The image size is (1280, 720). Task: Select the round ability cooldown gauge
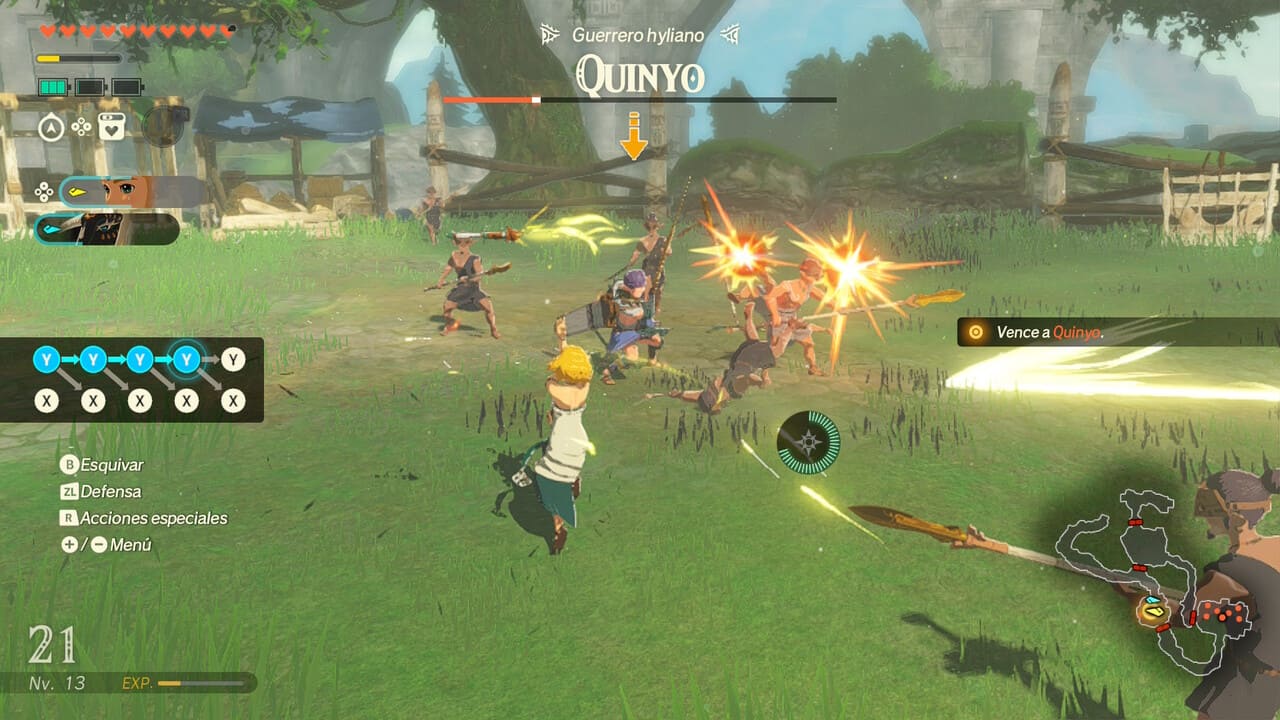(808, 443)
